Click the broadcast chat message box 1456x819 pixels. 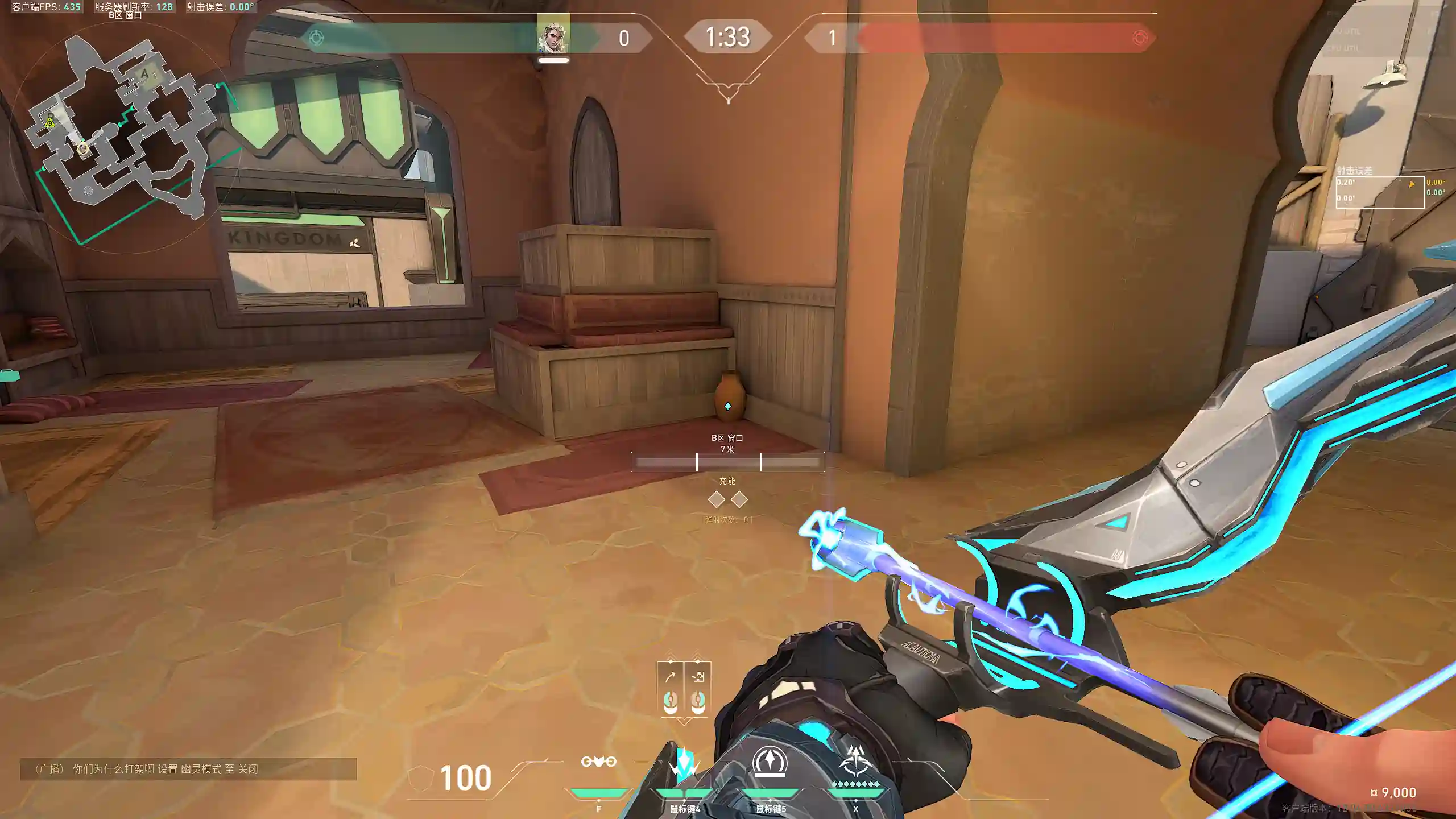point(188,769)
